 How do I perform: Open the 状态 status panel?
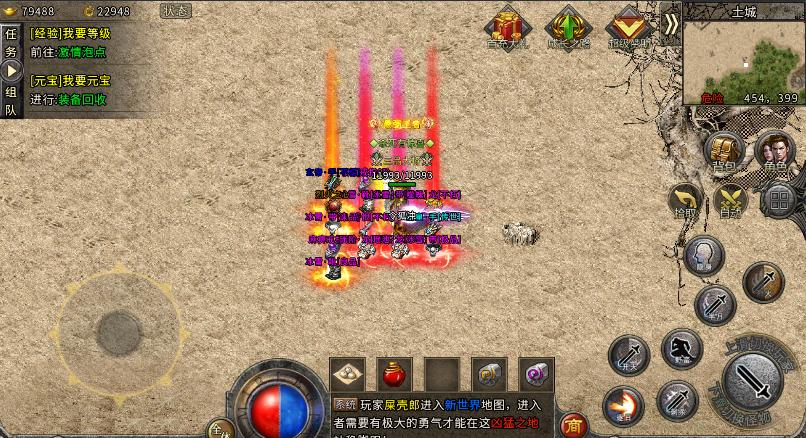click(177, 11)
